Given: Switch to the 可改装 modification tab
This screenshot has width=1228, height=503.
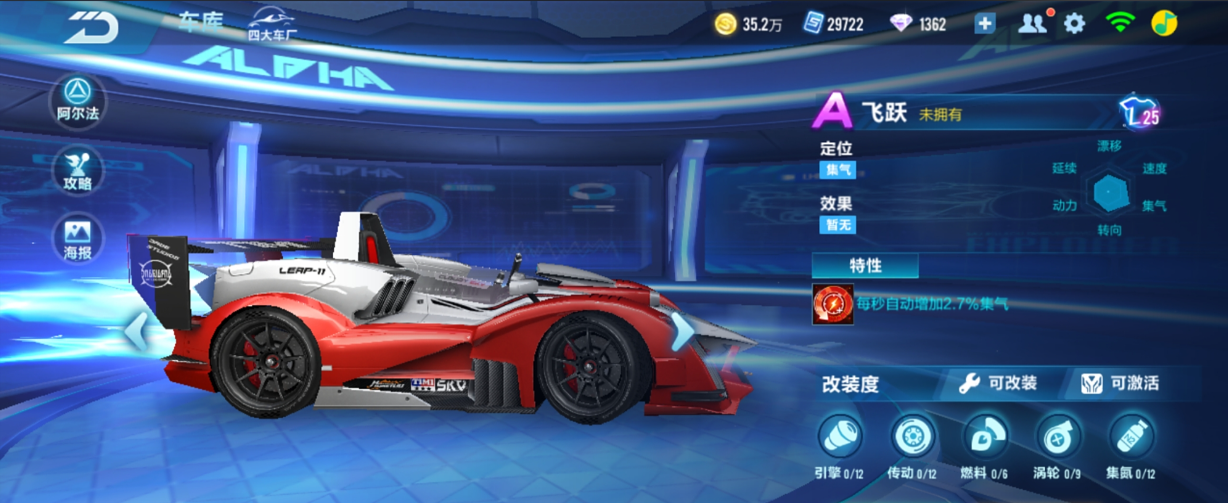Looking at the screenshot, I should point(998,383).
